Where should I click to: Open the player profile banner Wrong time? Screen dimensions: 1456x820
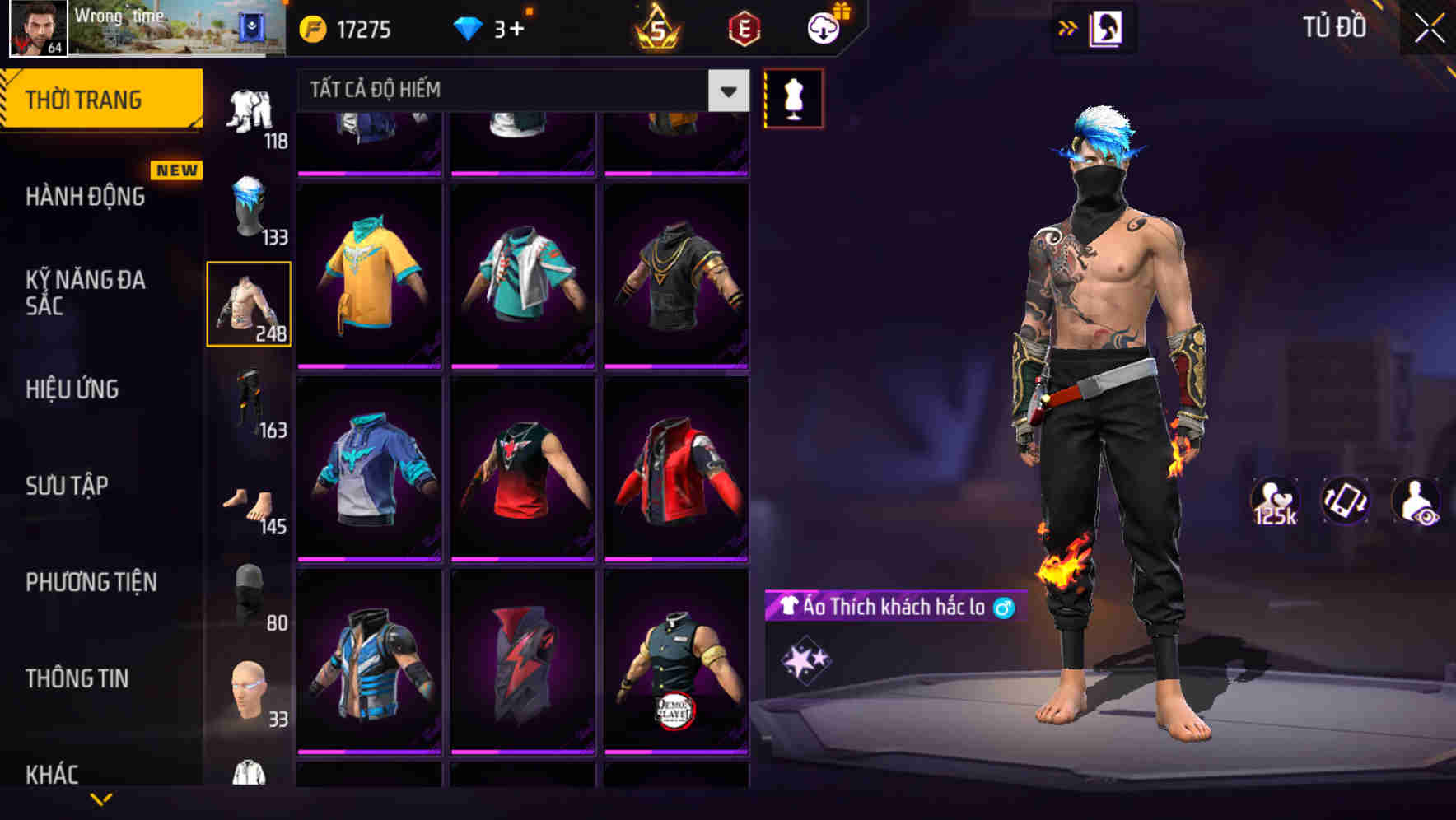132,27
